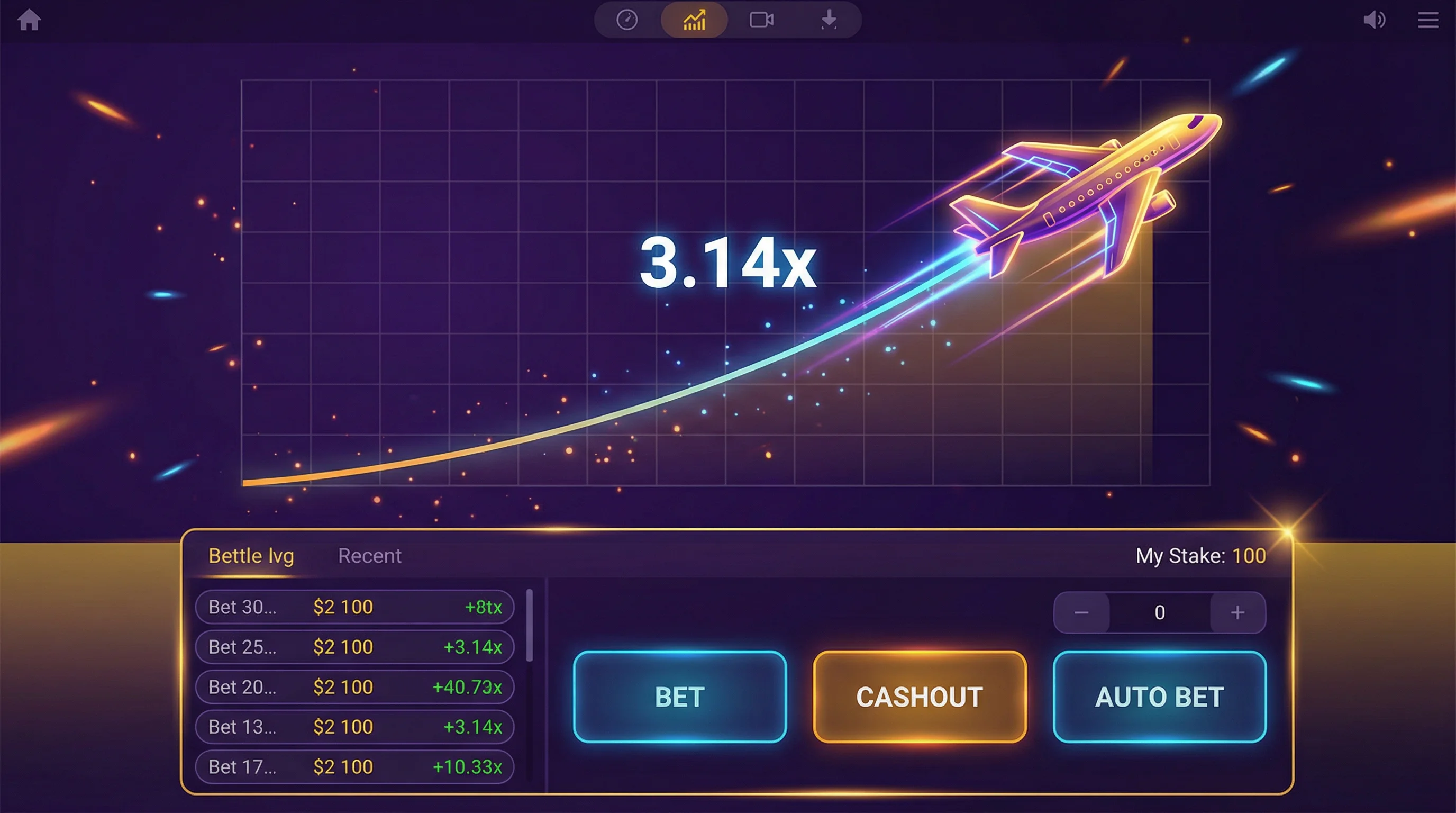Mute the game sound via speaker icon
Image resolution: width=1456 pixels, height=813 pixels.
coord(1376,20)
